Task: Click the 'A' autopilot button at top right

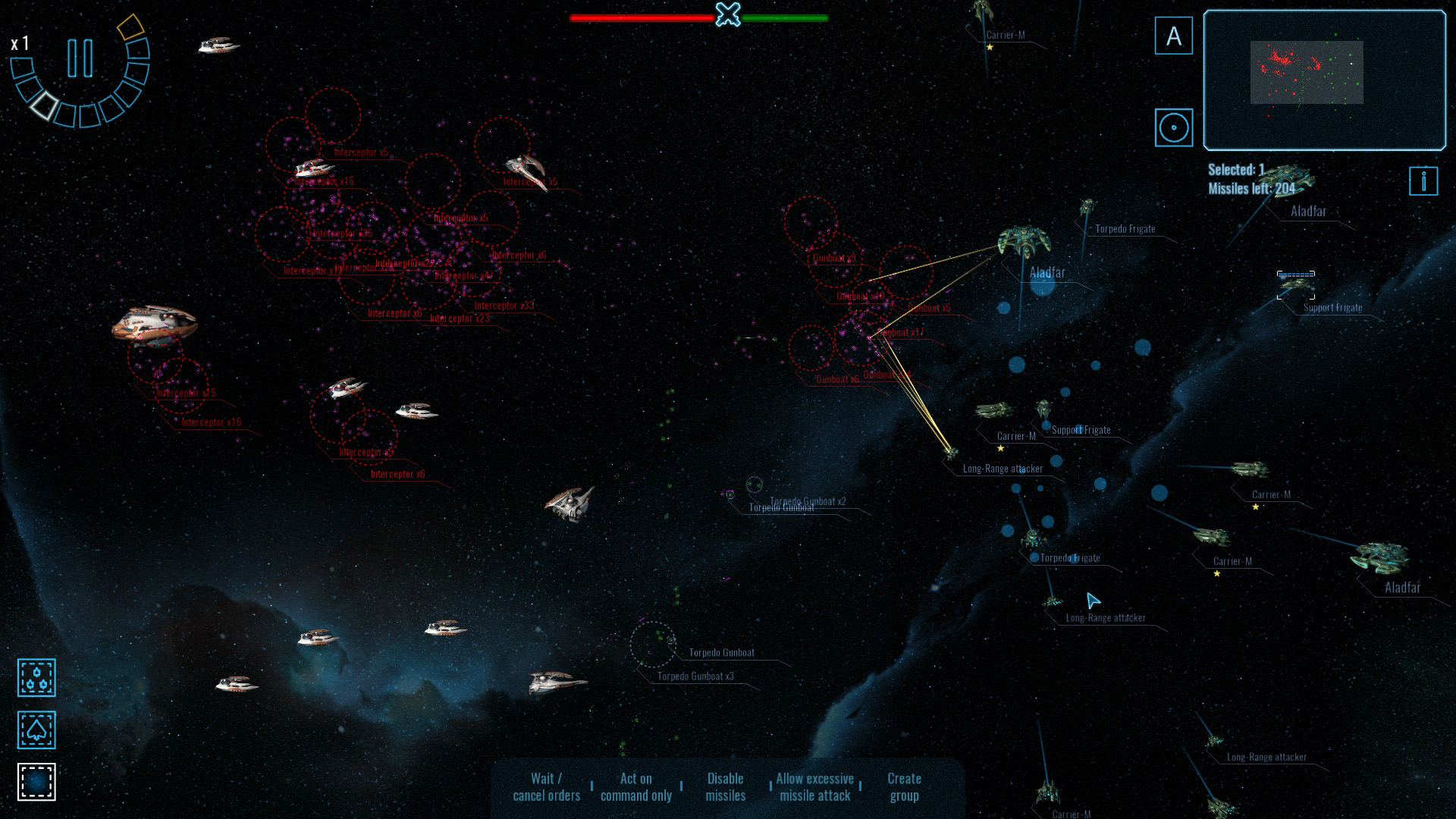Action: [1174, 36]
